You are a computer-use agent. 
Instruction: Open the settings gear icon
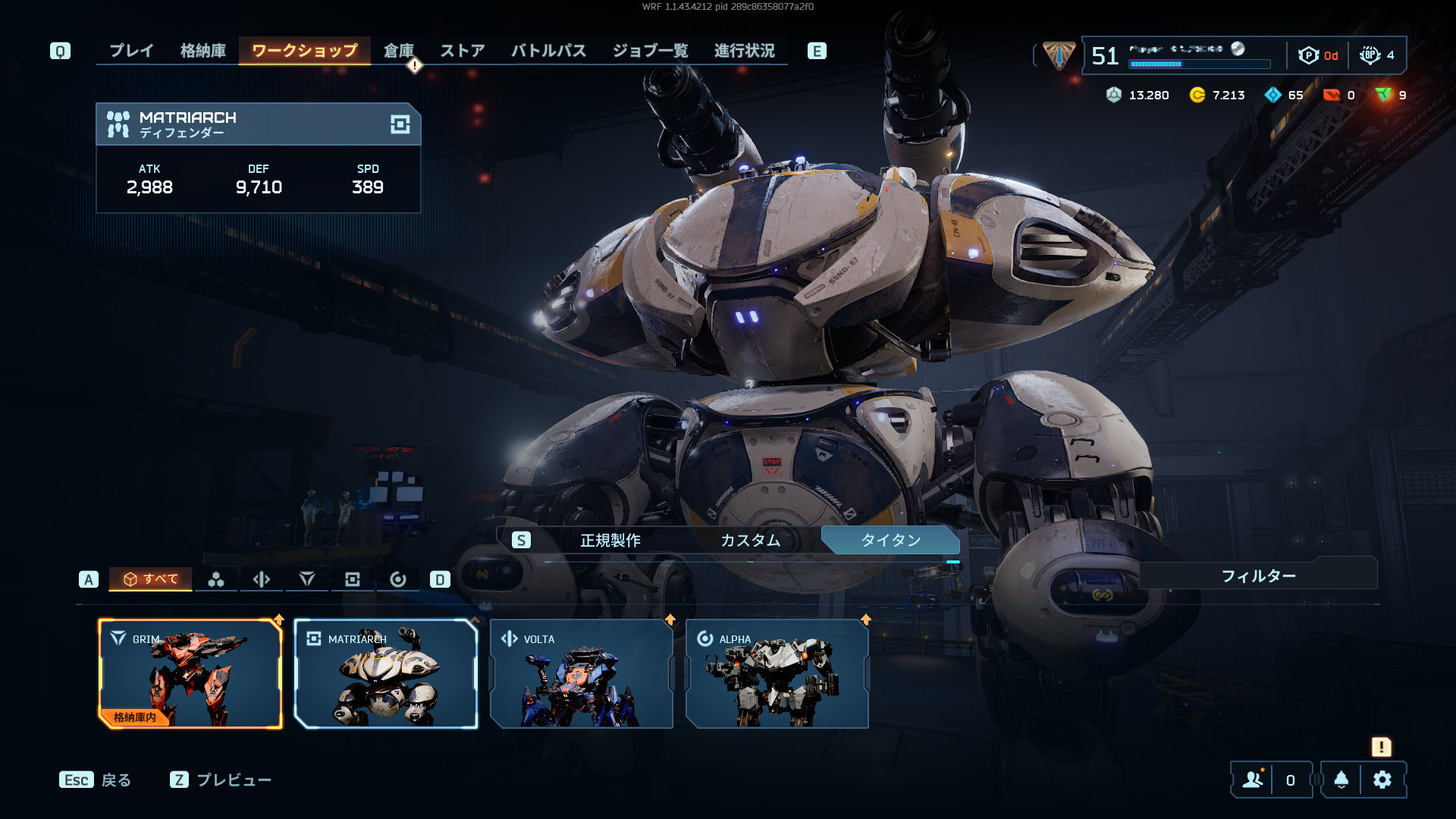pyautogui.click(x=1382, y=780)
